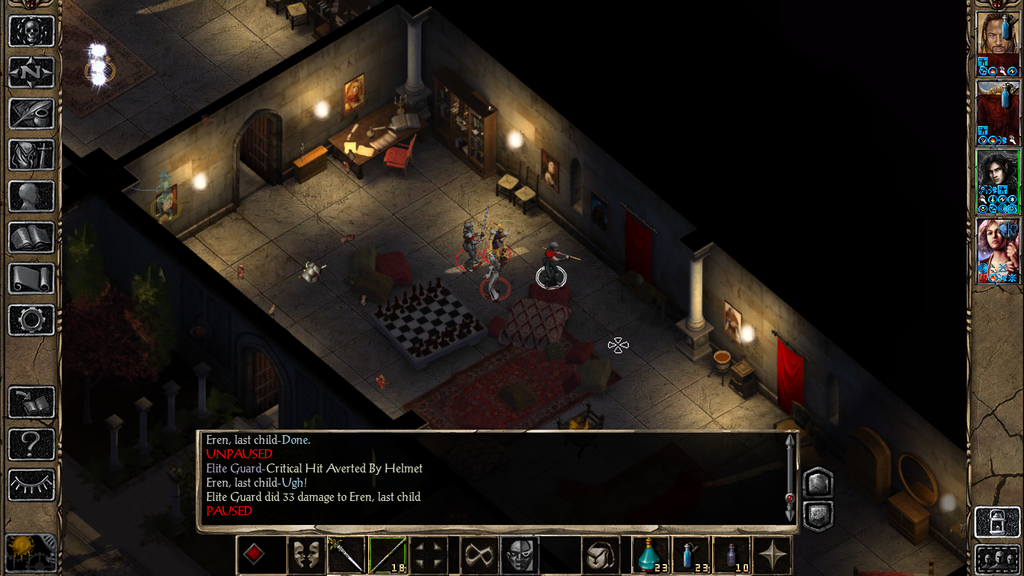Open the character record head icon

(31, 196)
